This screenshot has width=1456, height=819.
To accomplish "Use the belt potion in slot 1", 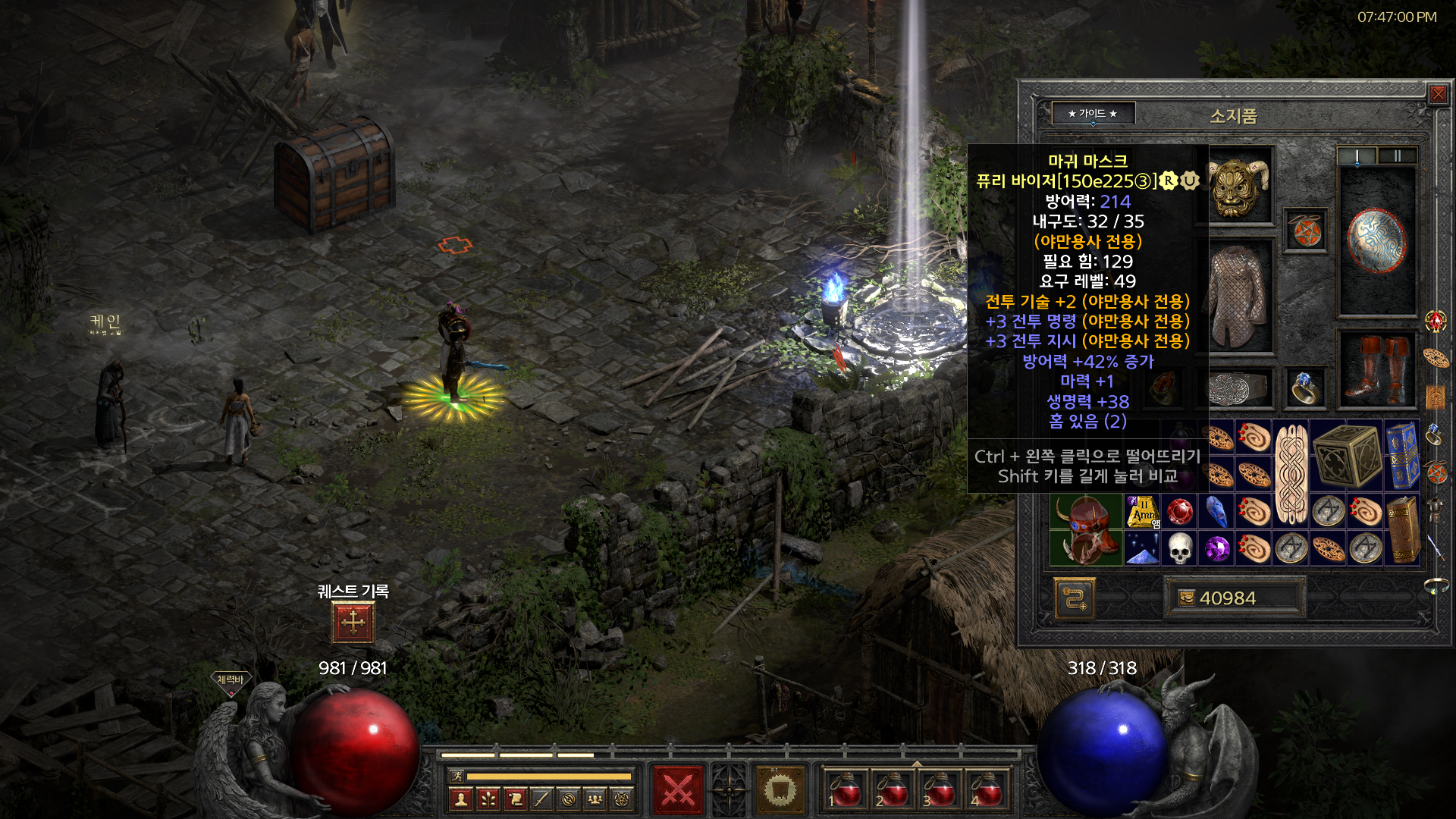I will pyautogui.click(x=846, y=791).
